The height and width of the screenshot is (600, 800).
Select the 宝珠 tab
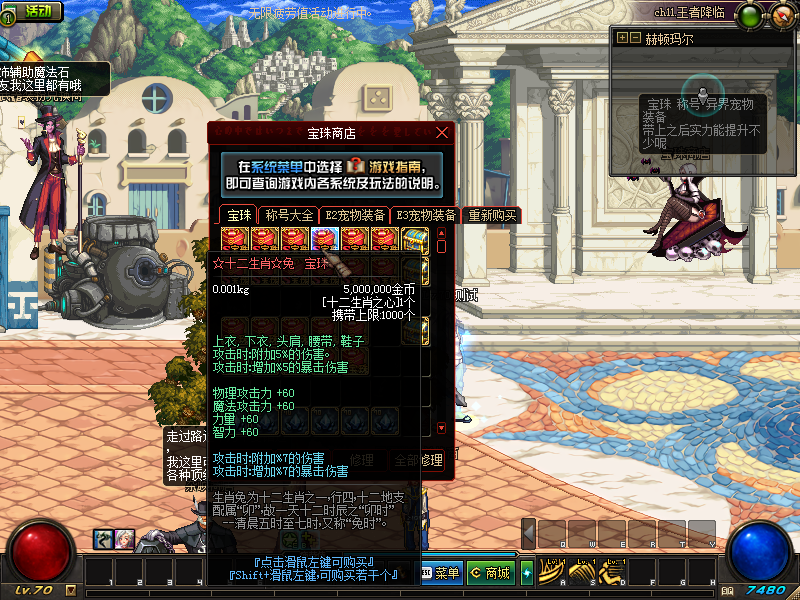pos(238,215)
